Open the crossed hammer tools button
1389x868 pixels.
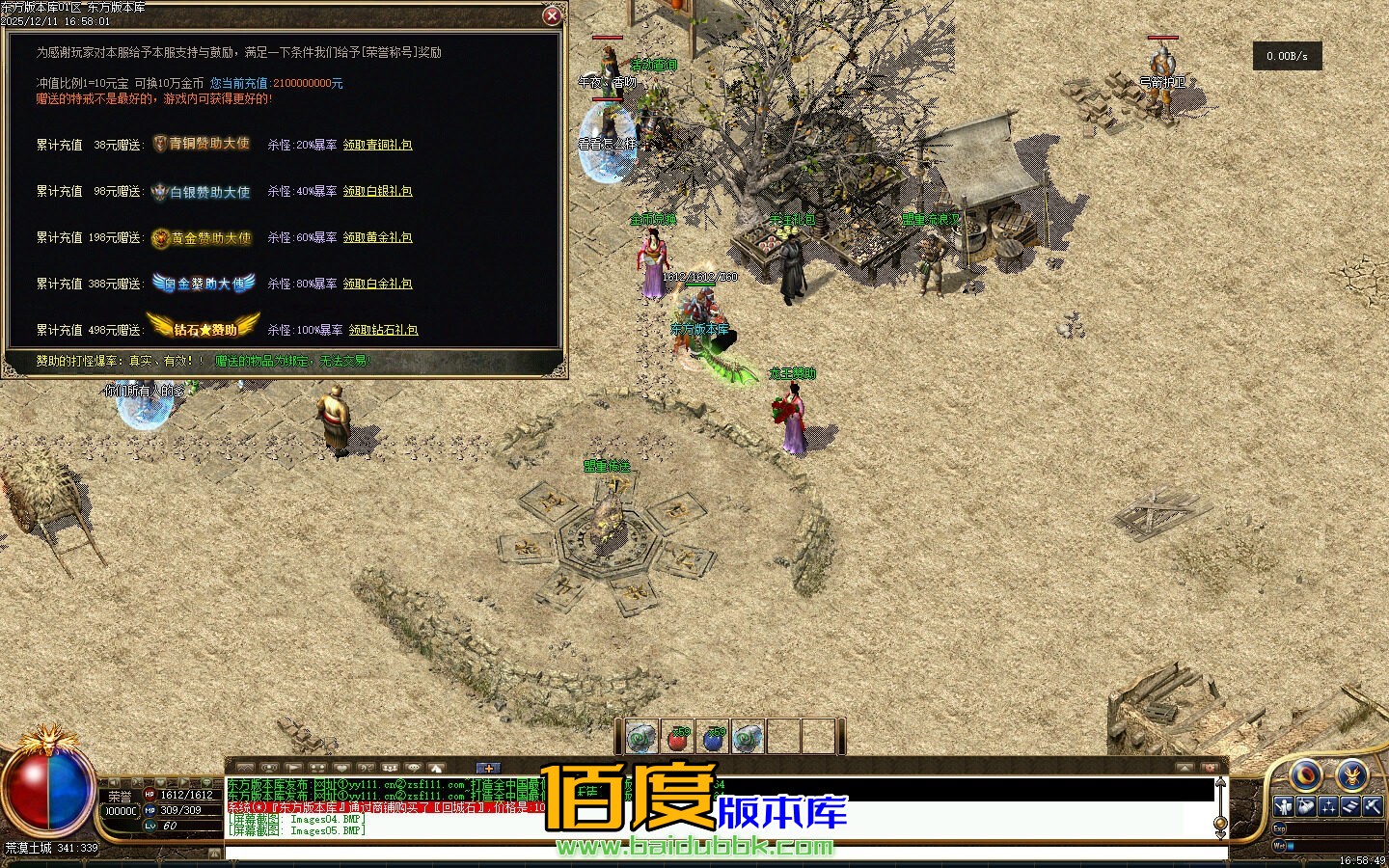click(1373, 806)
